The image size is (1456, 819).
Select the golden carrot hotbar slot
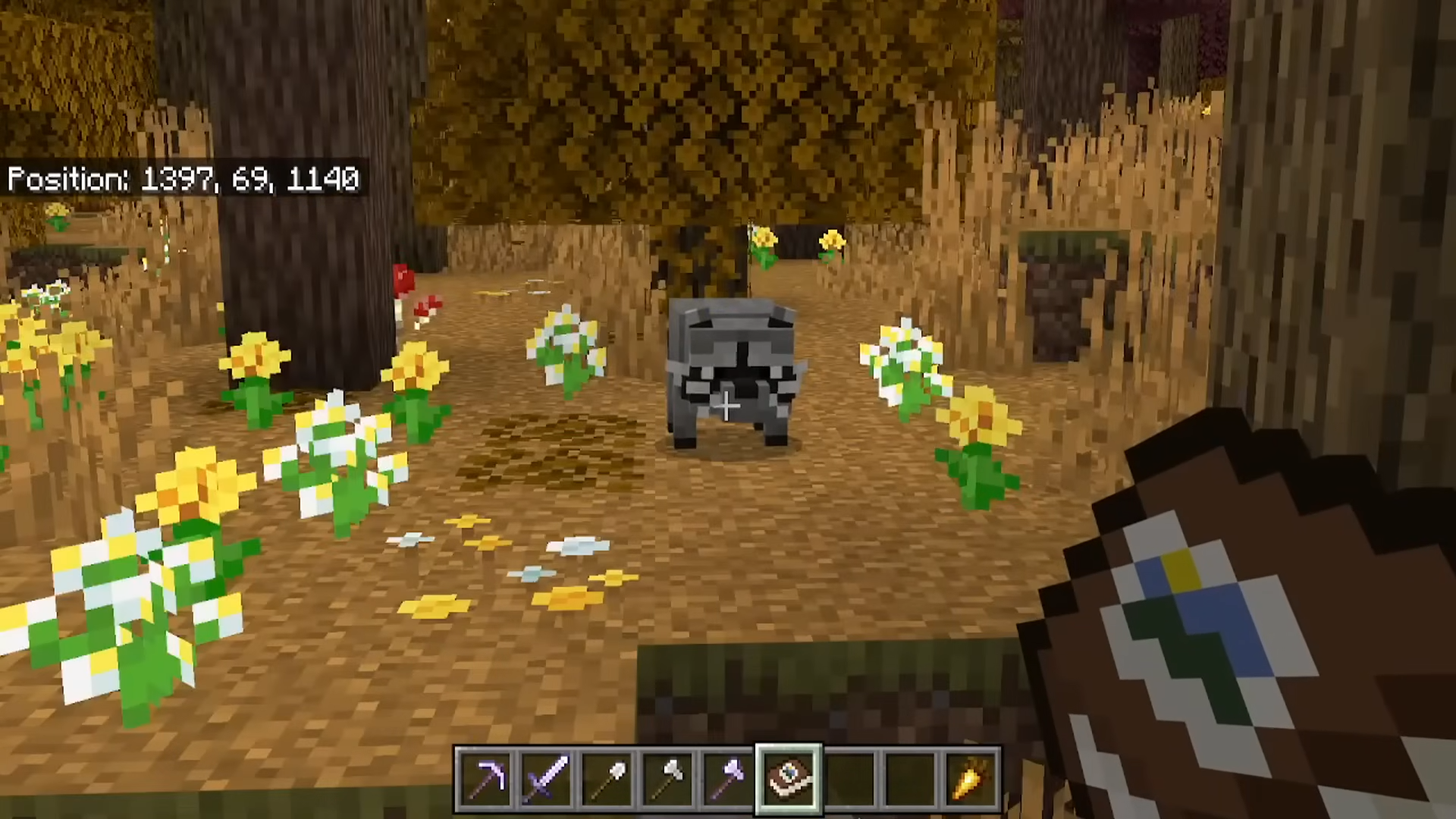point(971,779)
